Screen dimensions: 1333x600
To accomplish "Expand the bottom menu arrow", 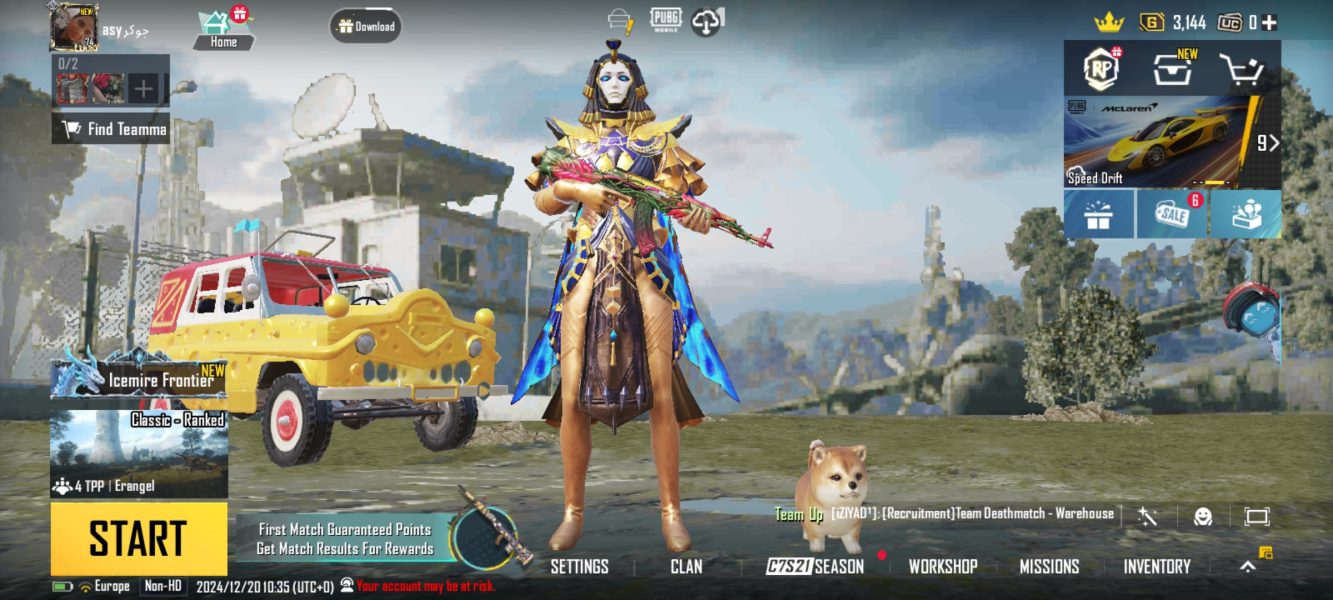I will pos(1248,566).
